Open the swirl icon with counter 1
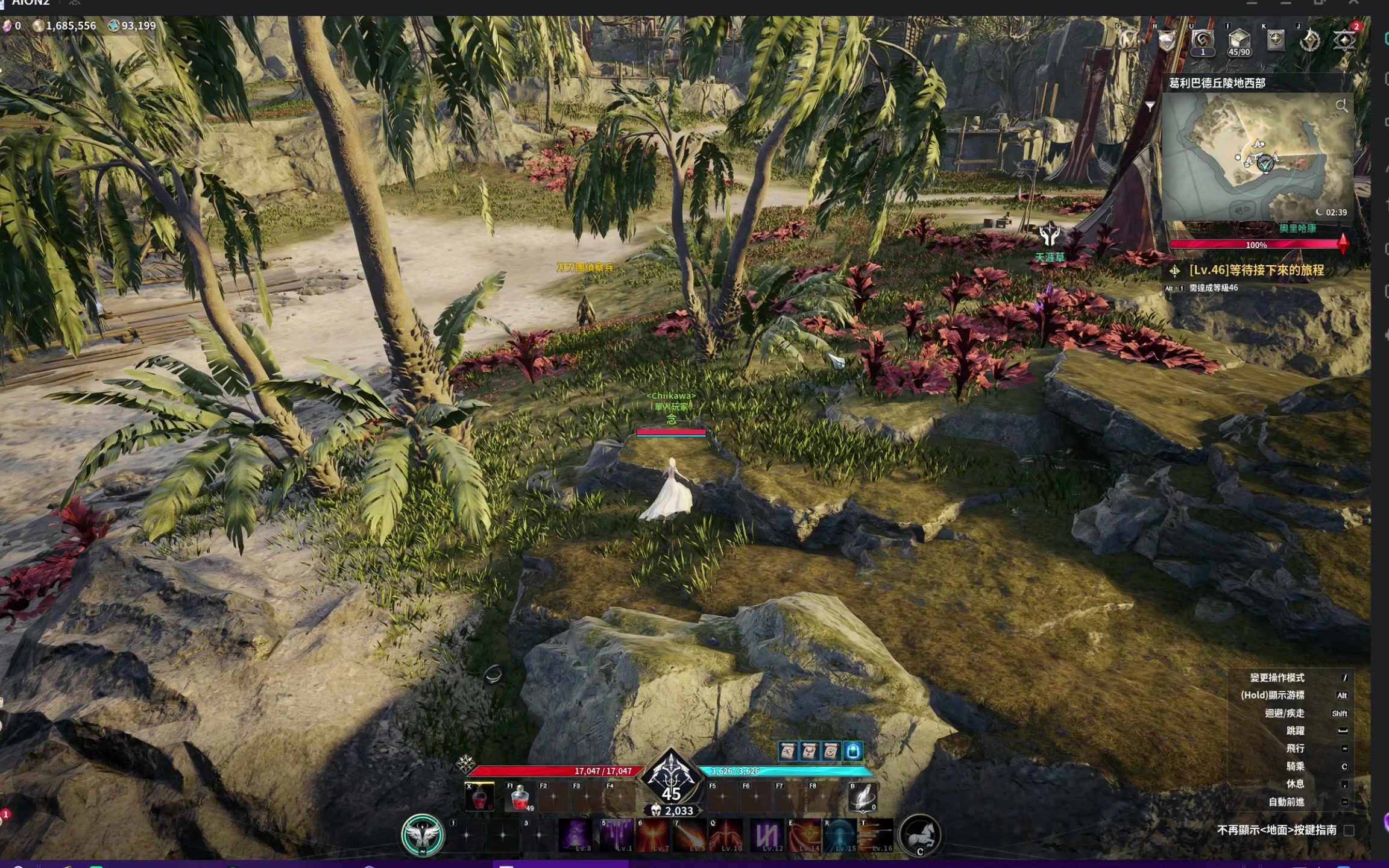The image size is (1389, 868). tap(1202, 41)
